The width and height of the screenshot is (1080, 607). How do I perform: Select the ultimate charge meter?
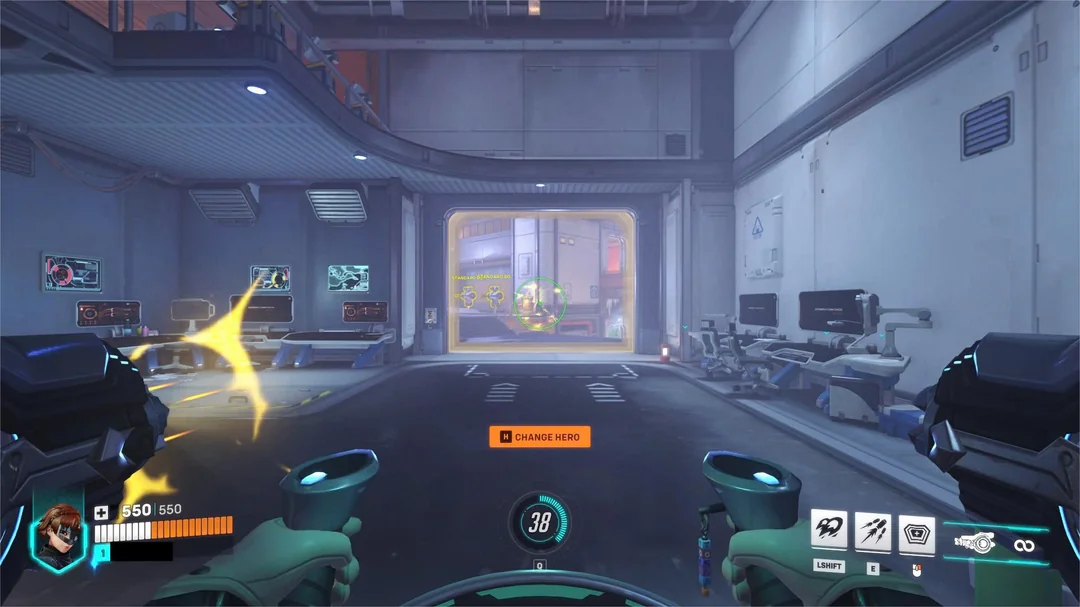(x=540, y=522)
